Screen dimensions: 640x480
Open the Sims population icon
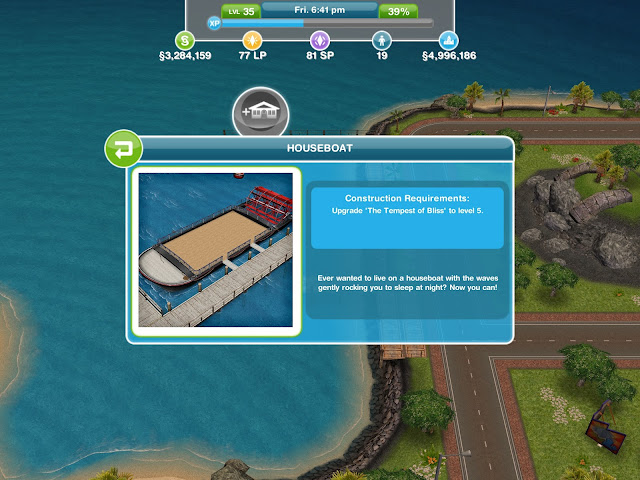coord(381,41)
